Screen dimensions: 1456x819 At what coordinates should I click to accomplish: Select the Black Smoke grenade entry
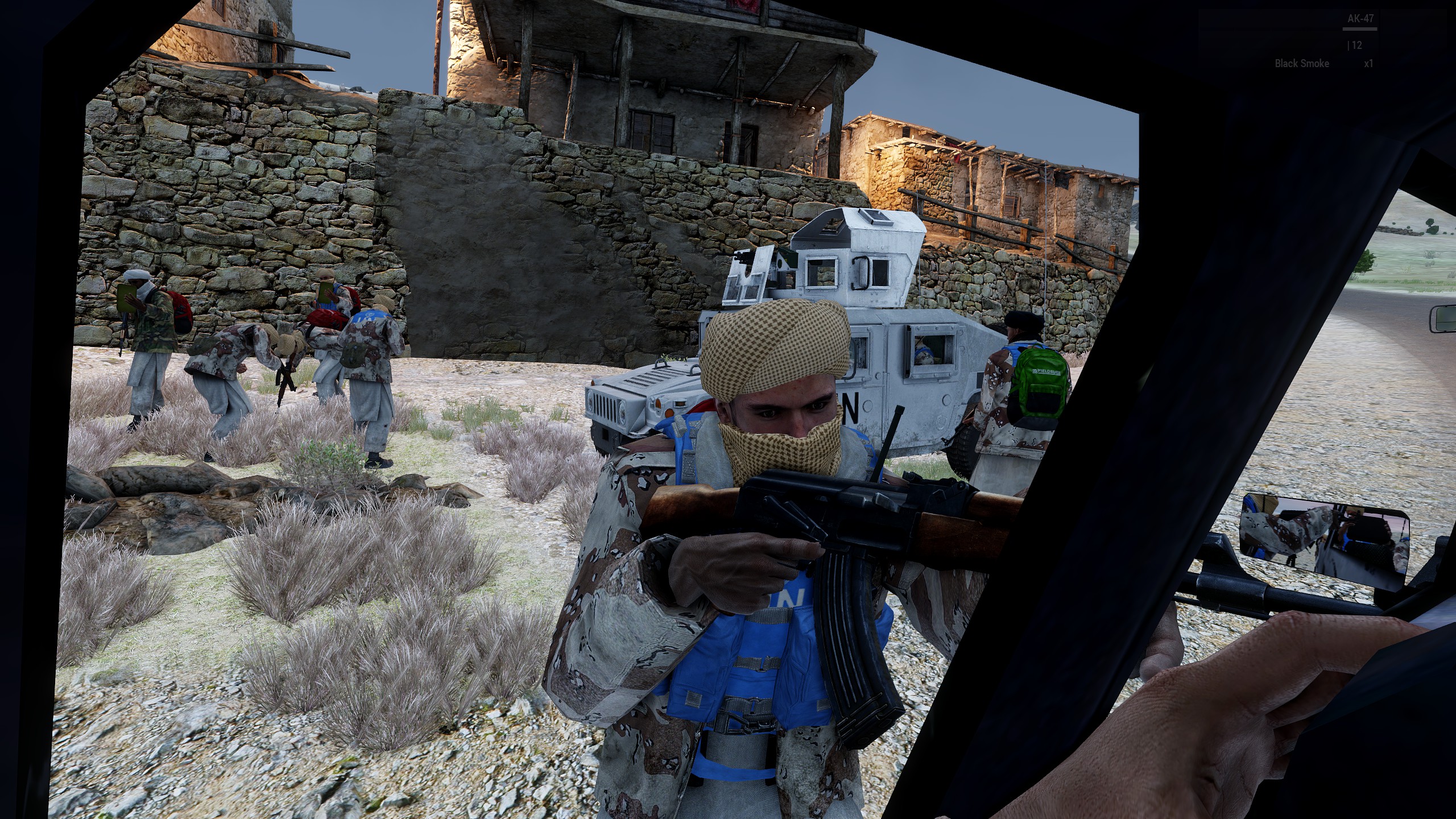coord(1302,64)
